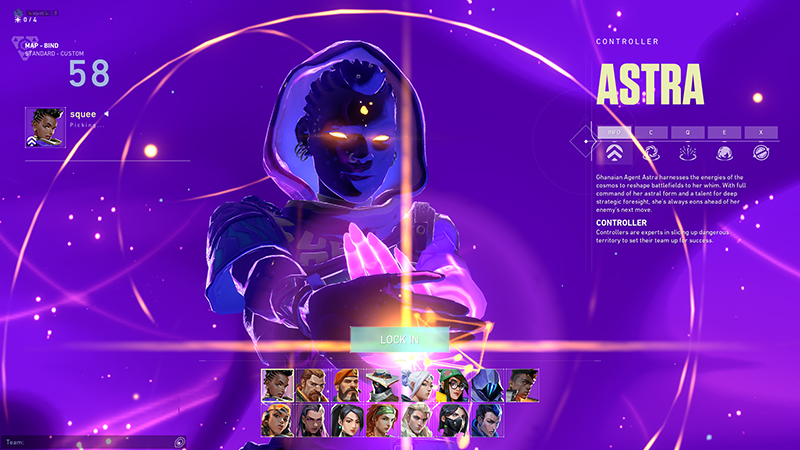Select the masked Viper portrait
This screenshot has width=800, height=450.
[x=452, y=420]
